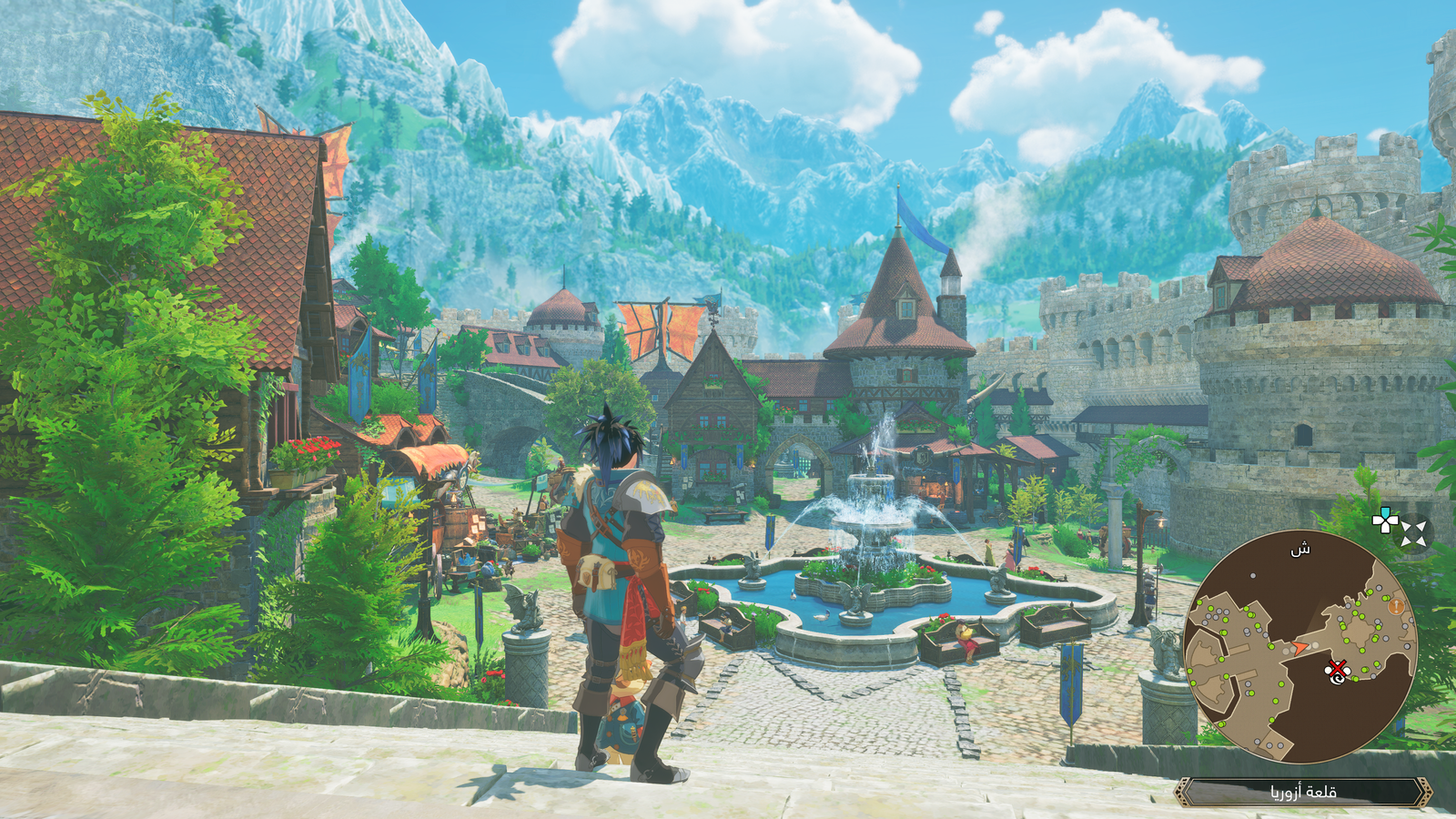
Task: Click the red X marker on the minimap
Action: 1336,671
